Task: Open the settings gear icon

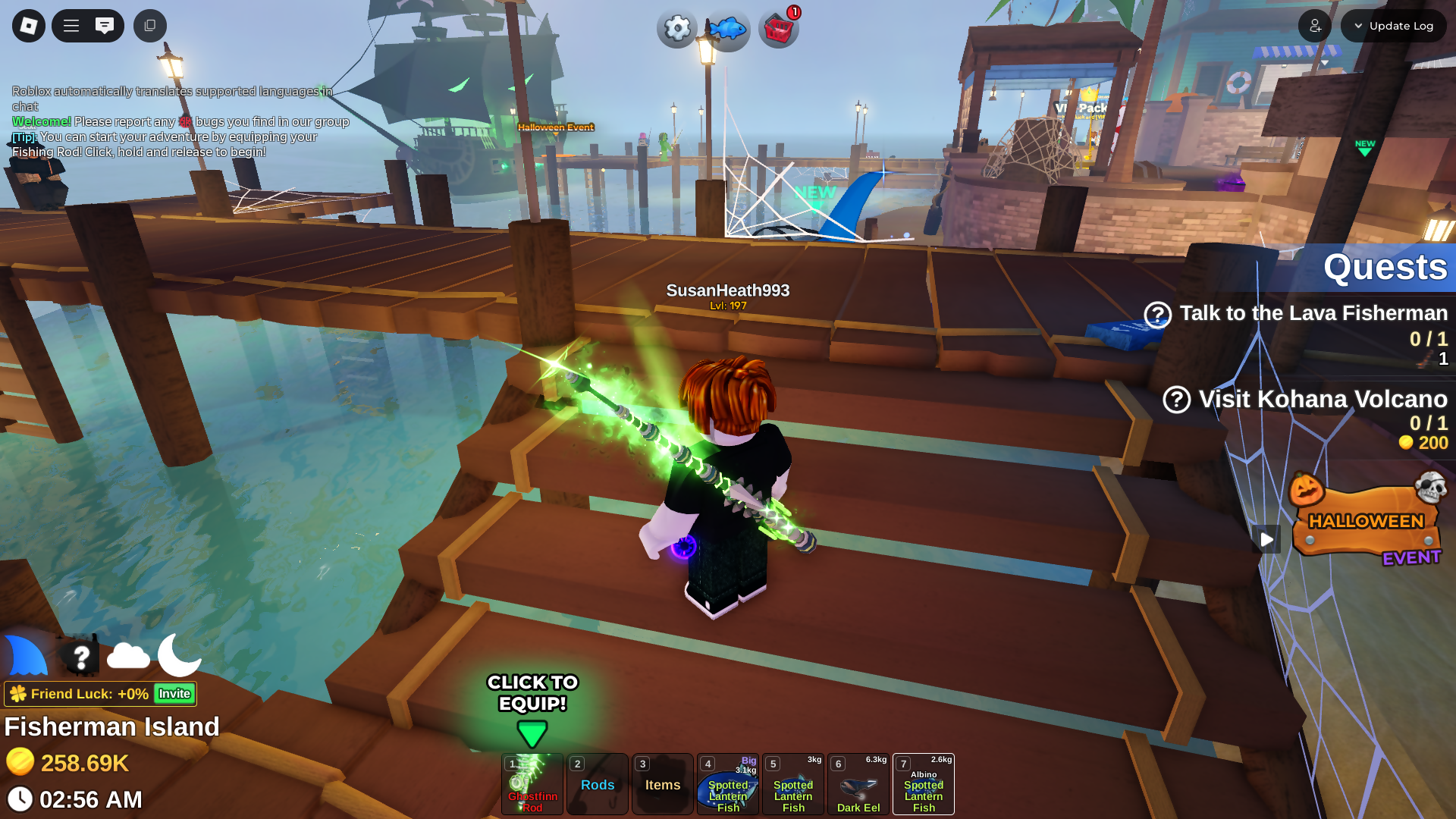Action: coord(676,29)
